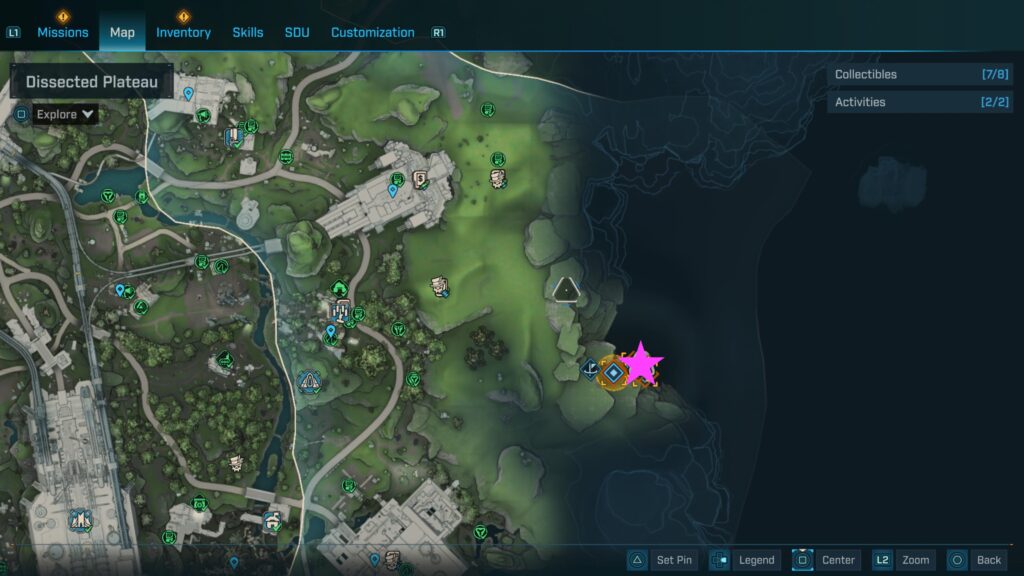The width and height of the screenshot is (1024, 576).
Task: Center the map on player
Action: (826, 560)
